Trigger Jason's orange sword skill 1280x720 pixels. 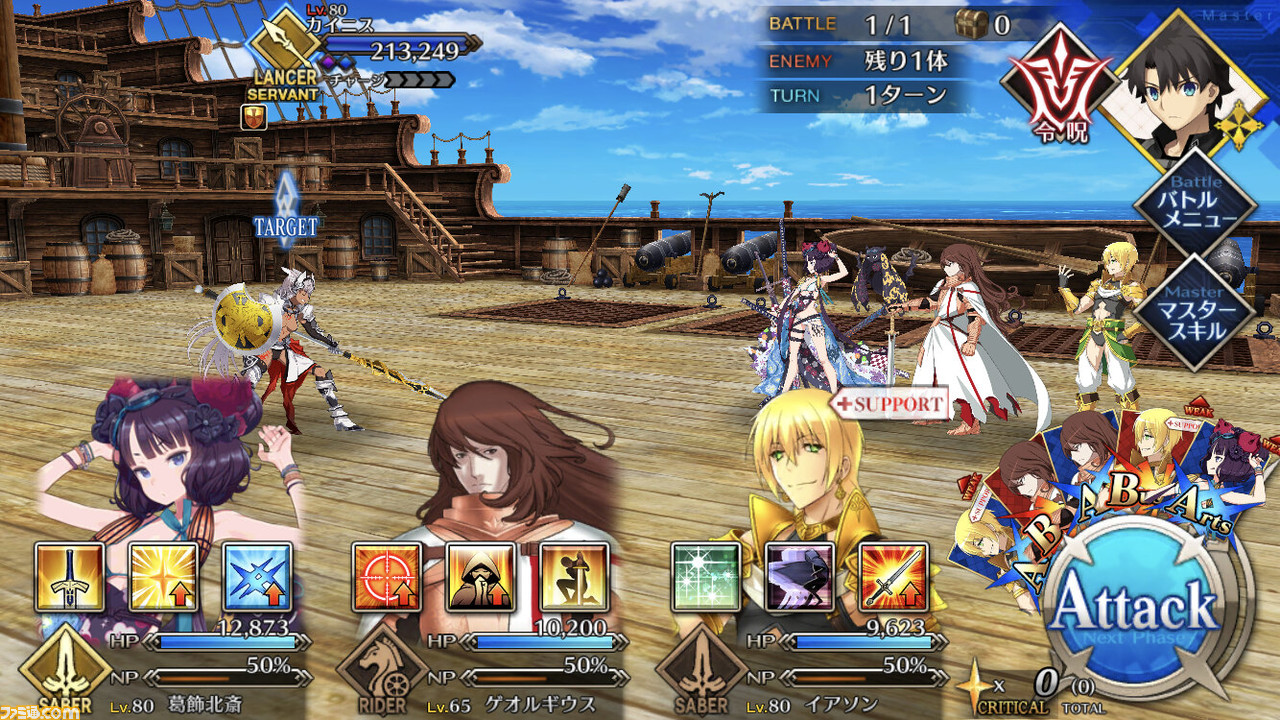coord(894,577)
